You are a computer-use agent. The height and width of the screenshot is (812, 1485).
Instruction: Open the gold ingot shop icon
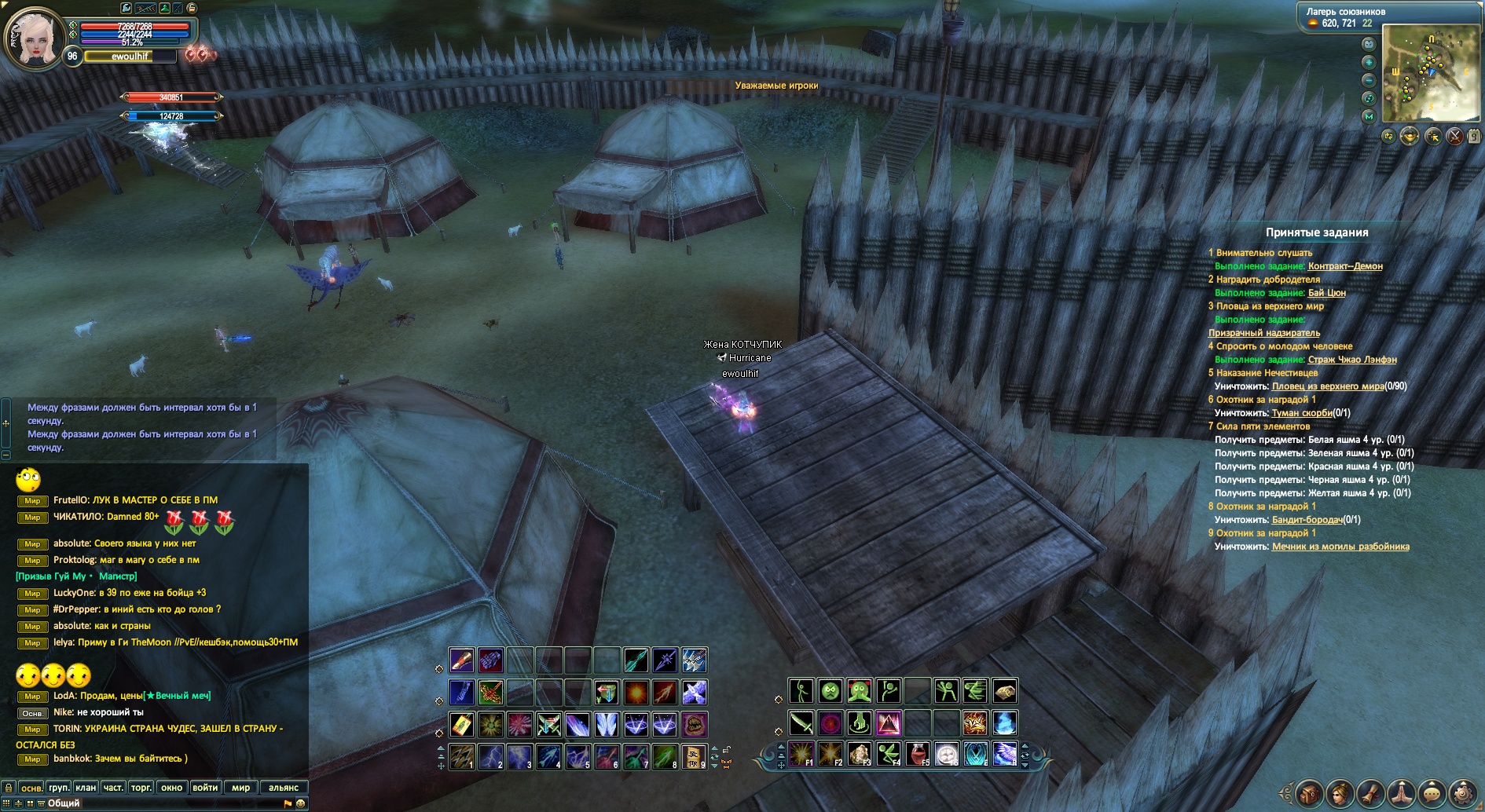click(1410, 137)
